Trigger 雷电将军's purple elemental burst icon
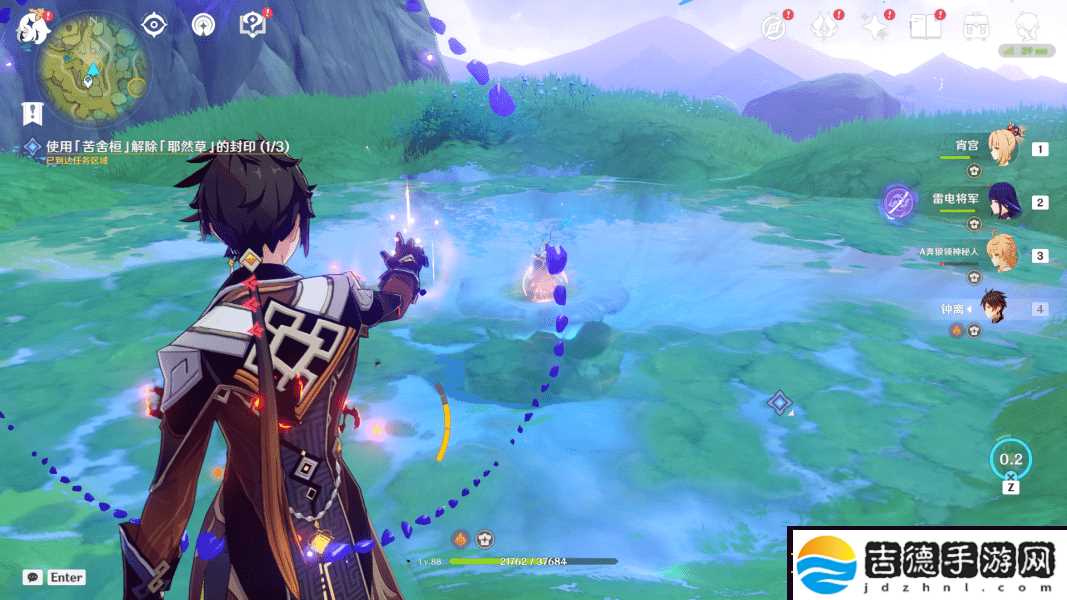Image resolution: width=1067 pixels, height=600 pixels. 898,203
